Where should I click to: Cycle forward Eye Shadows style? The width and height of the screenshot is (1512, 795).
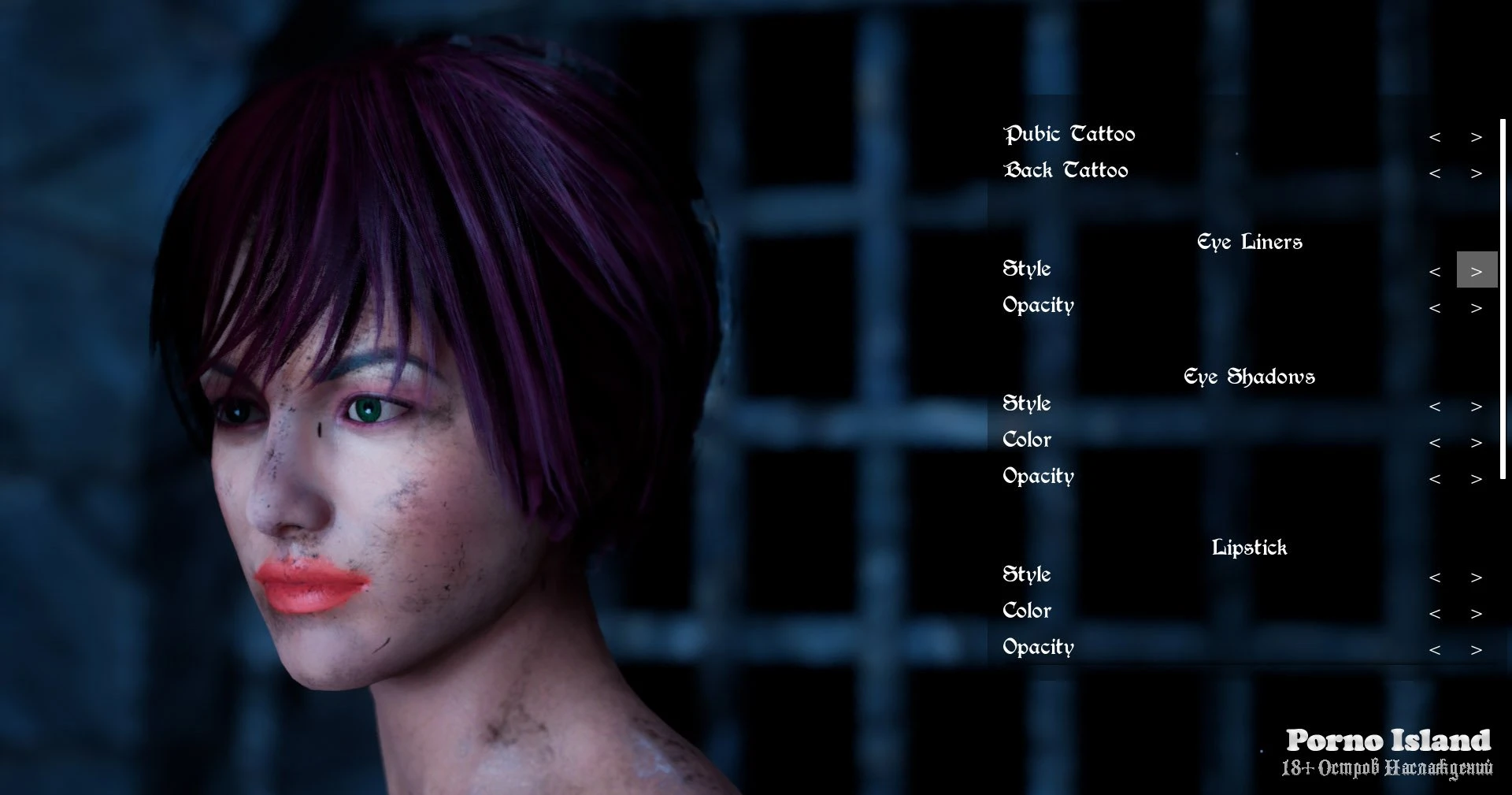point(1477,407)
